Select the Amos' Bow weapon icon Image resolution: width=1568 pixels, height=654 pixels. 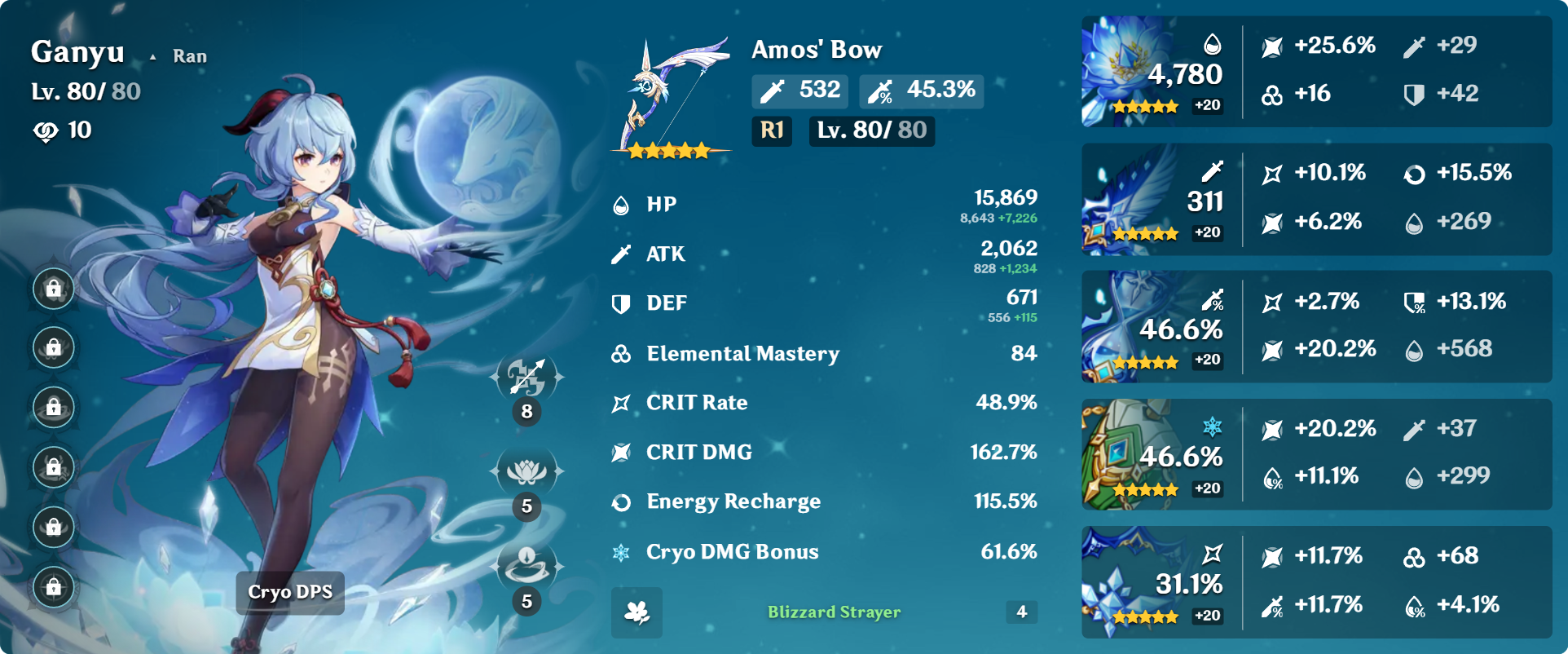point(670,96)
